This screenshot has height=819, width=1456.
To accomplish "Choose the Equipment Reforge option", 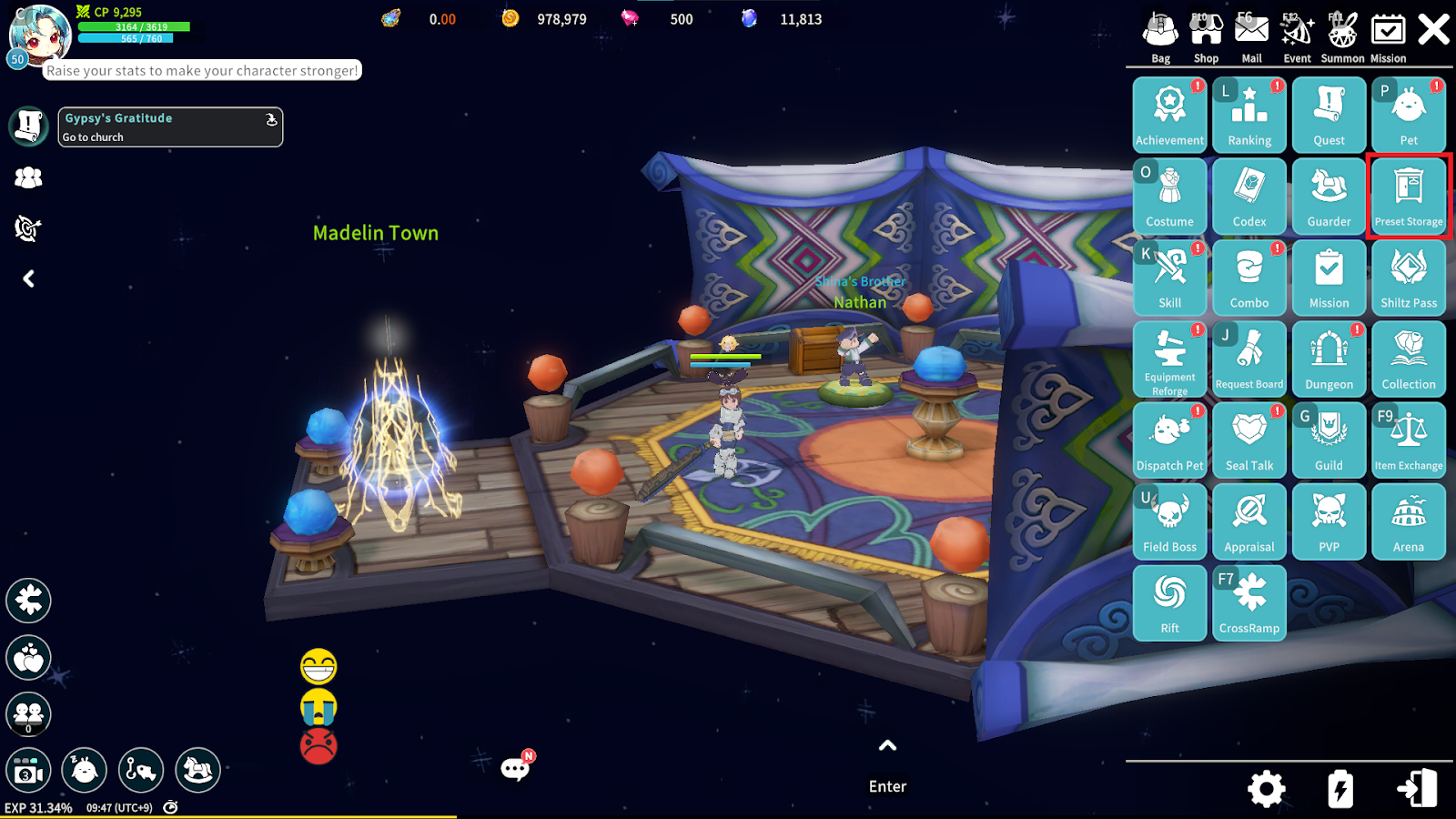I will click(x=1169, y=359).
